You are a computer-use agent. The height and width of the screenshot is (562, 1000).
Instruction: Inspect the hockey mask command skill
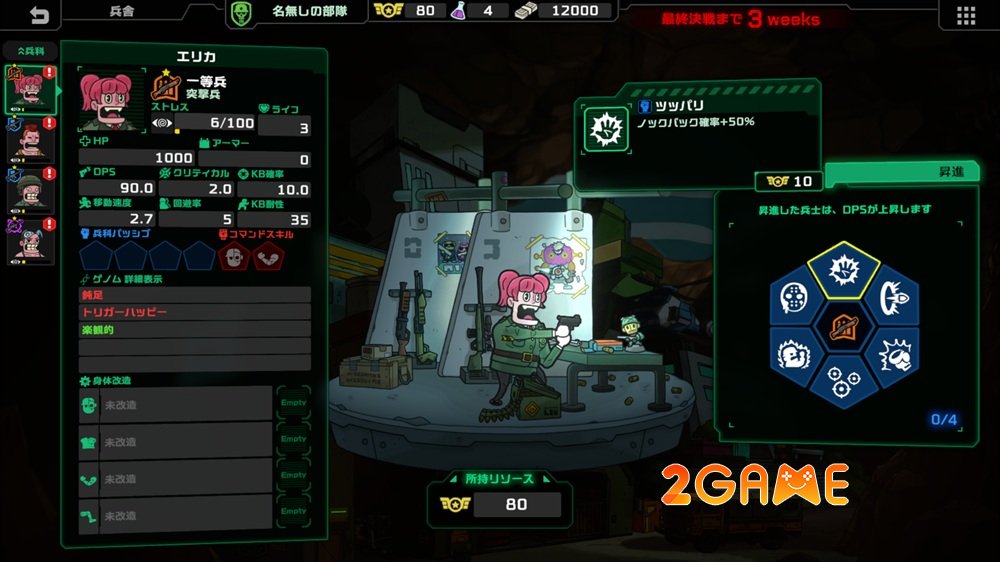click(236, 257)
